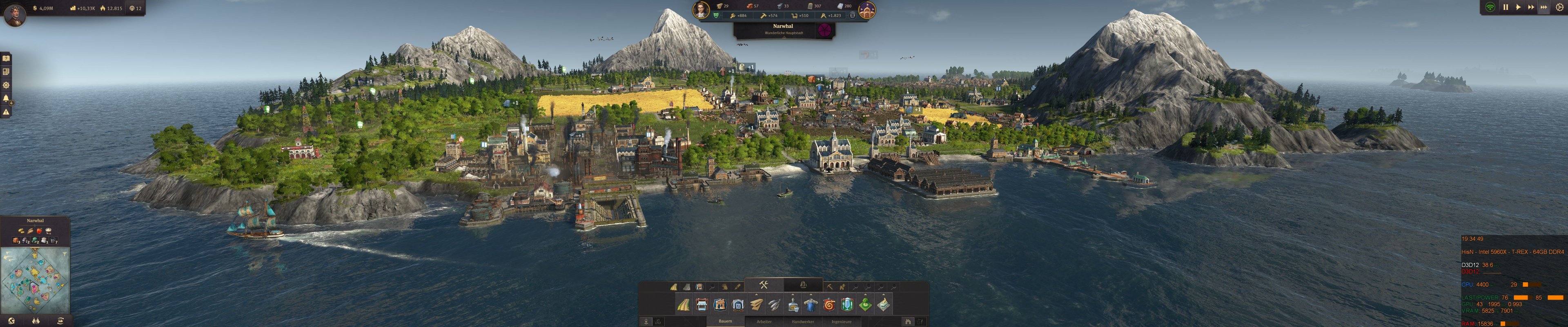Switch to the Handwerker tab
The image size is (1568, 327).
[x=802, y=322]
